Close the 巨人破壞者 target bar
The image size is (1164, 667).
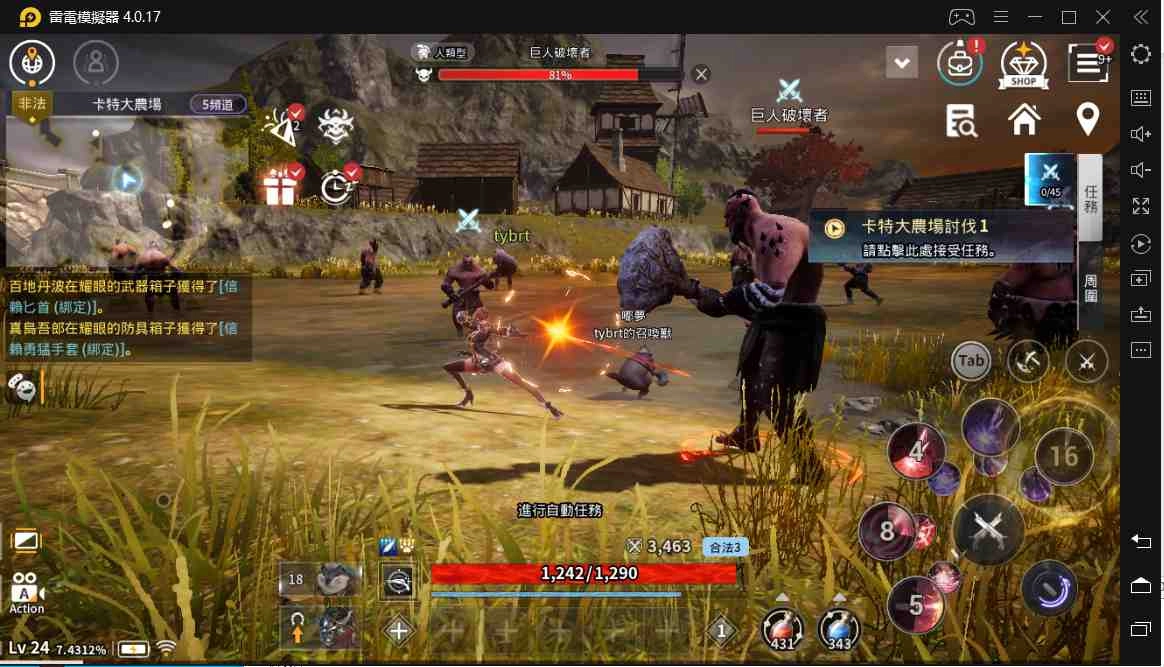click(x=701, y=74)
